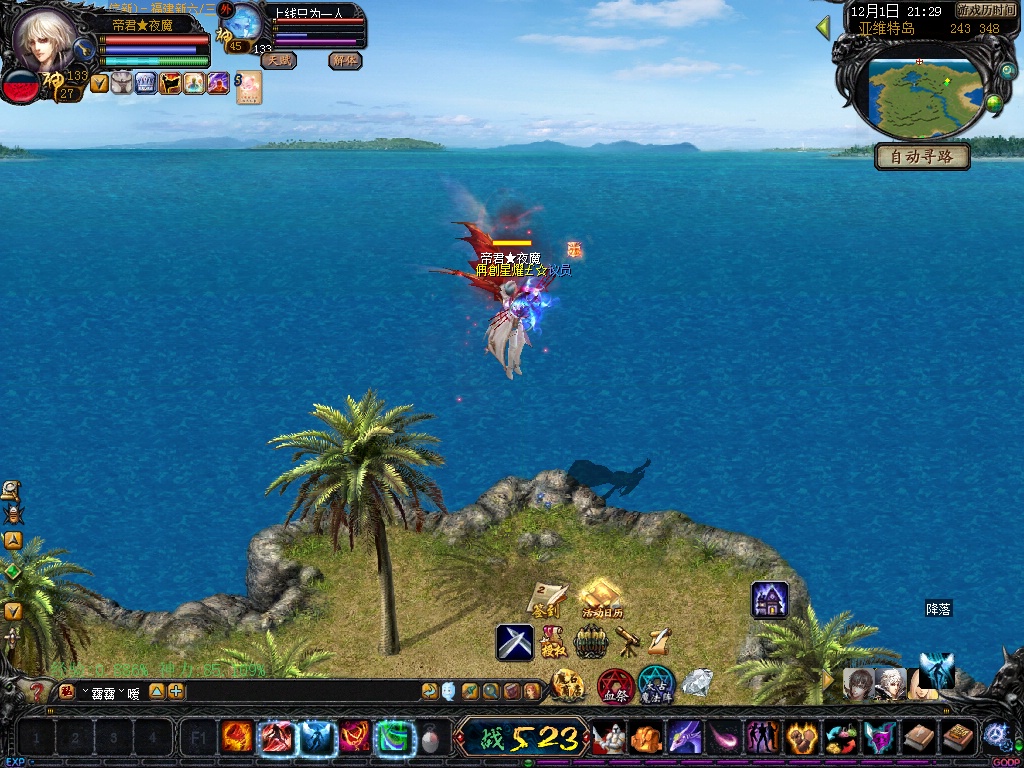Select the player portrait 帝君★夜魔

tap(45, 40)
